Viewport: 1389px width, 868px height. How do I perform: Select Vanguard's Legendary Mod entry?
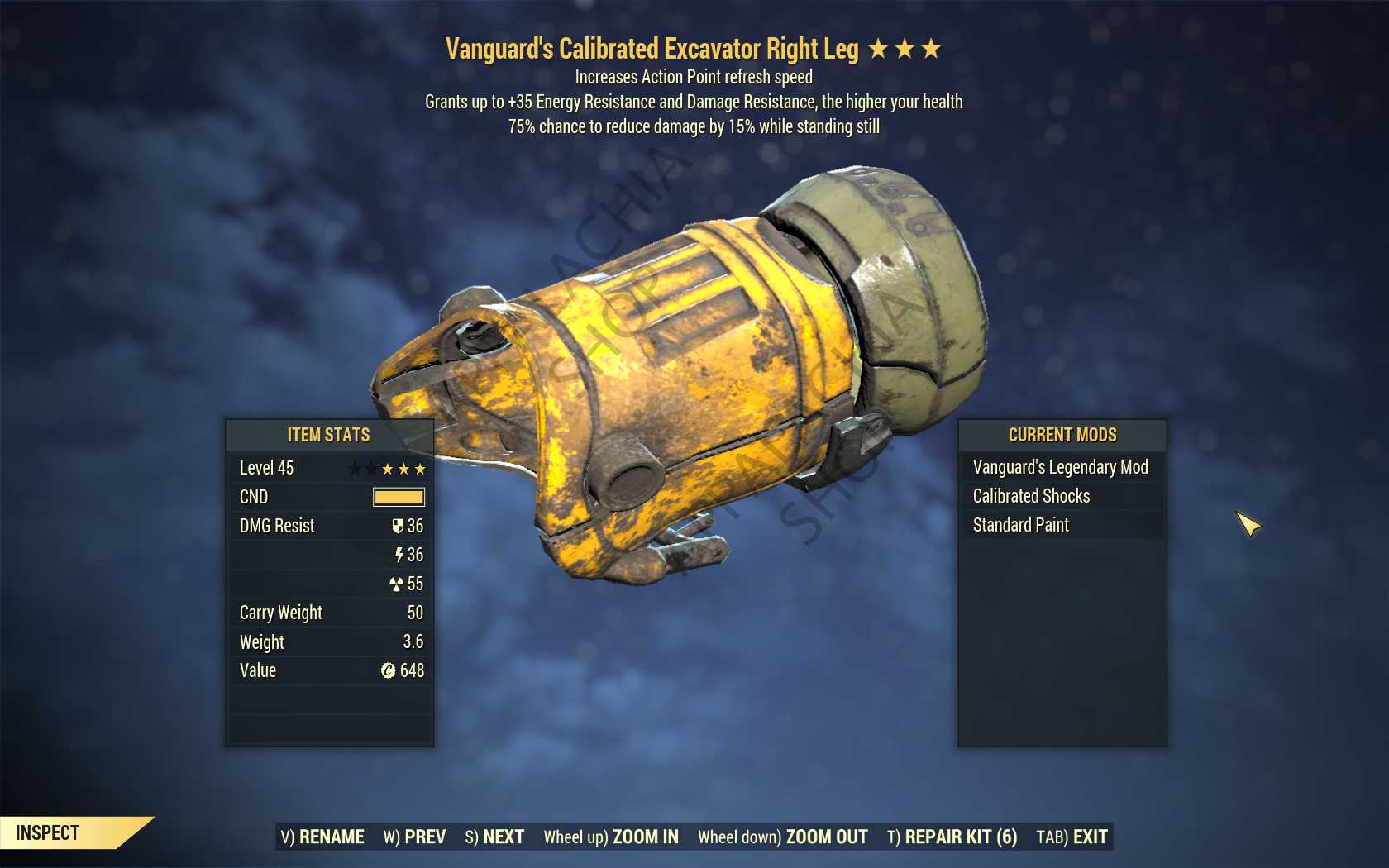(x=1061, y=467)
